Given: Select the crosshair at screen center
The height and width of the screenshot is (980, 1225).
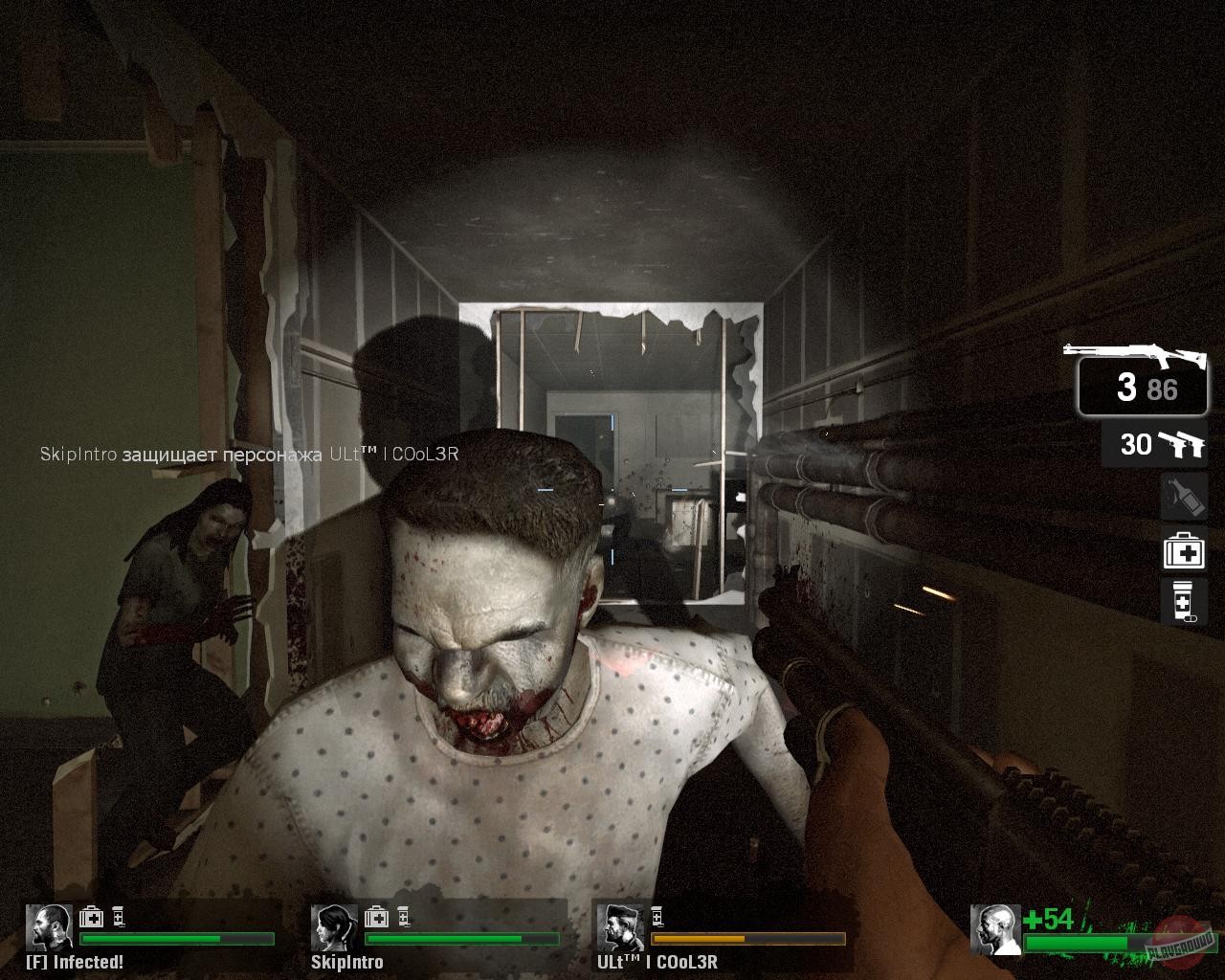Looking at the screenshot, I should click(612, 490).
